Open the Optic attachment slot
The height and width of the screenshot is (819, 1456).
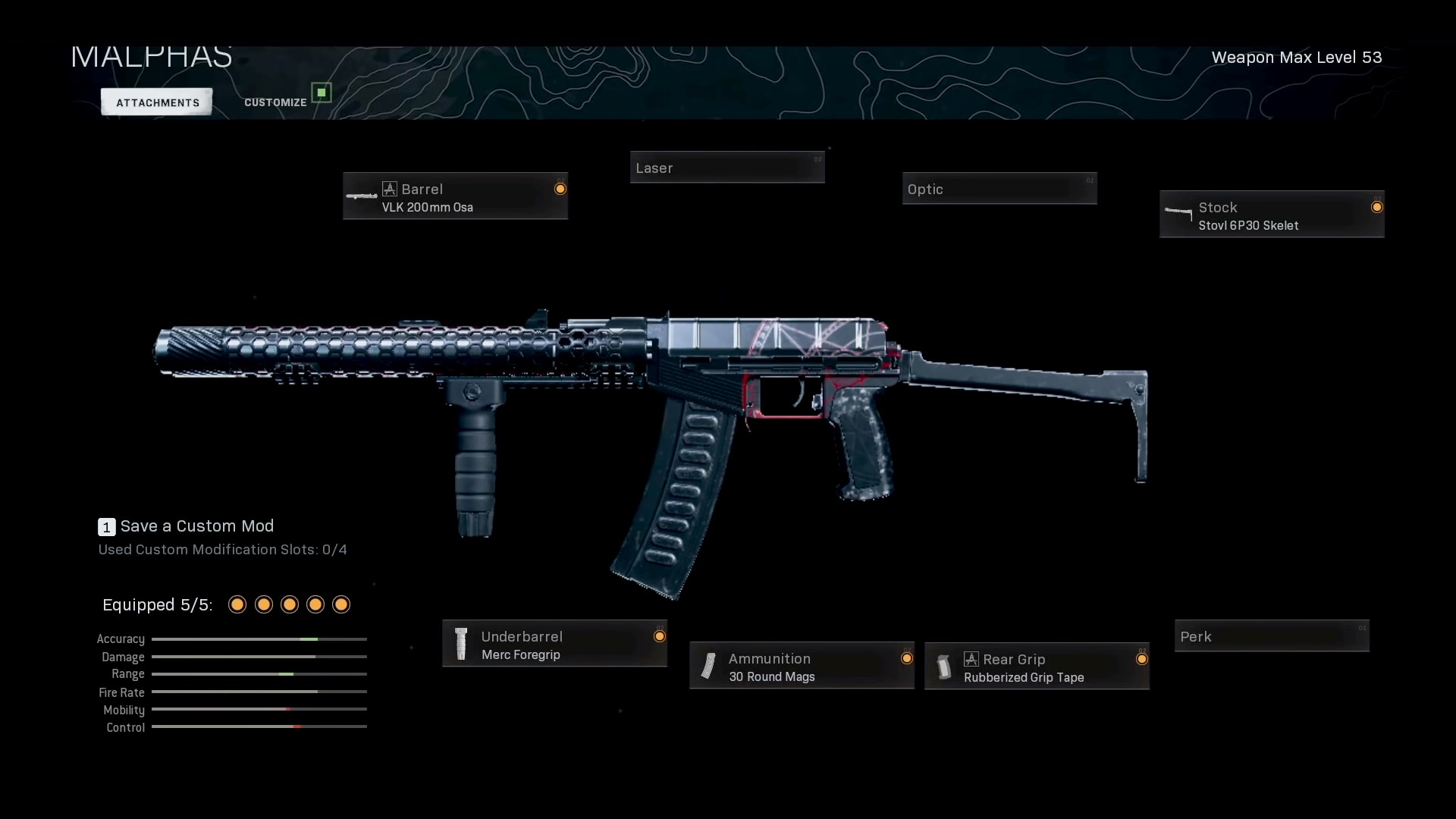[x=999, y=189]
